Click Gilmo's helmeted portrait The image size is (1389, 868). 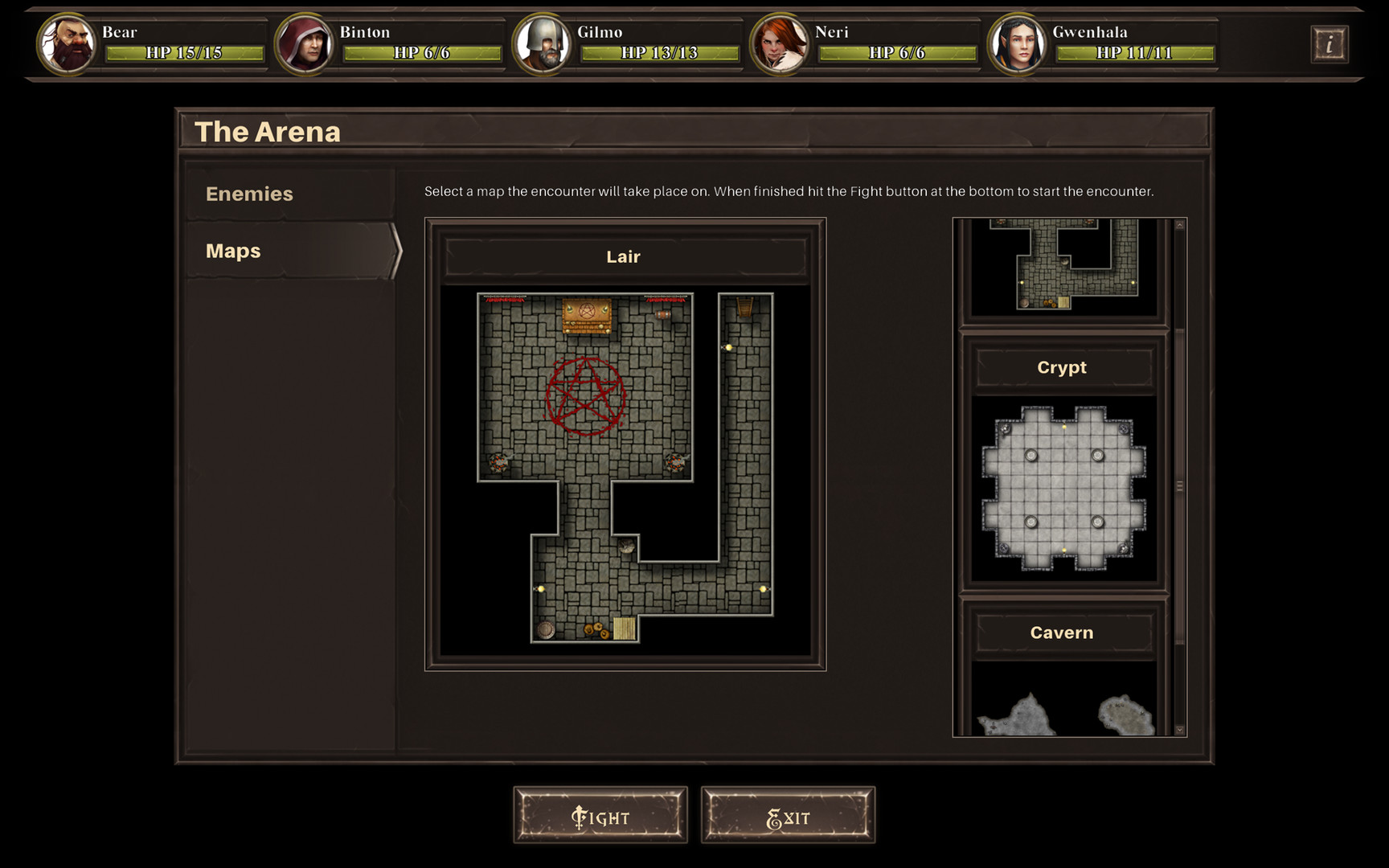coord(543,44)
